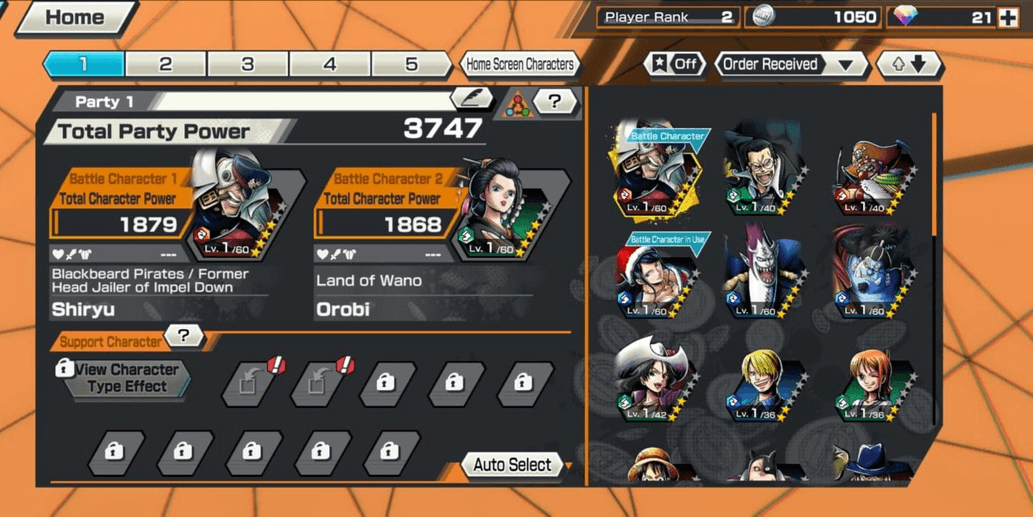The height and width of the screenshot is (517, 1033).
Task: Edit the Party 1 name with pencil icon
Action: coord(471,98)
